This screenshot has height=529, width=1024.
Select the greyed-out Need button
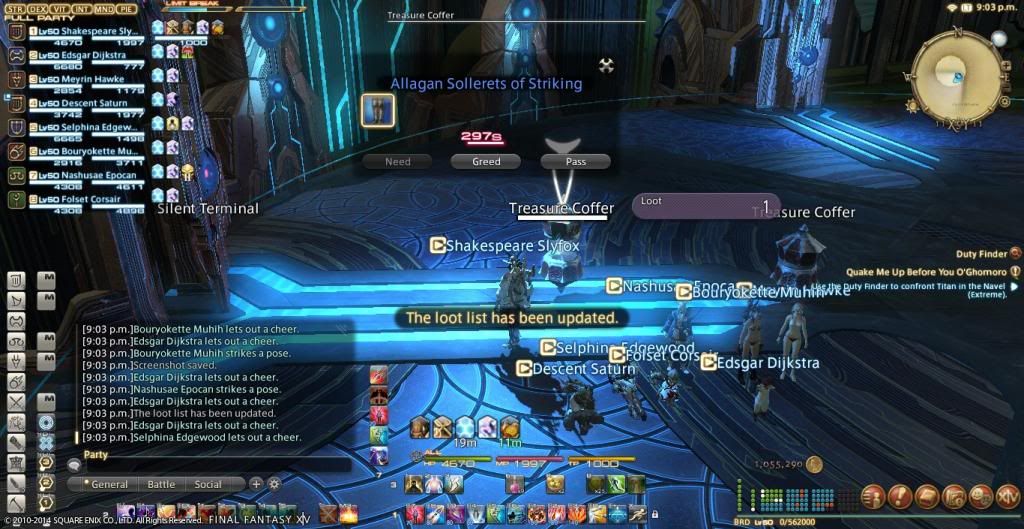(x=397, y=161)
